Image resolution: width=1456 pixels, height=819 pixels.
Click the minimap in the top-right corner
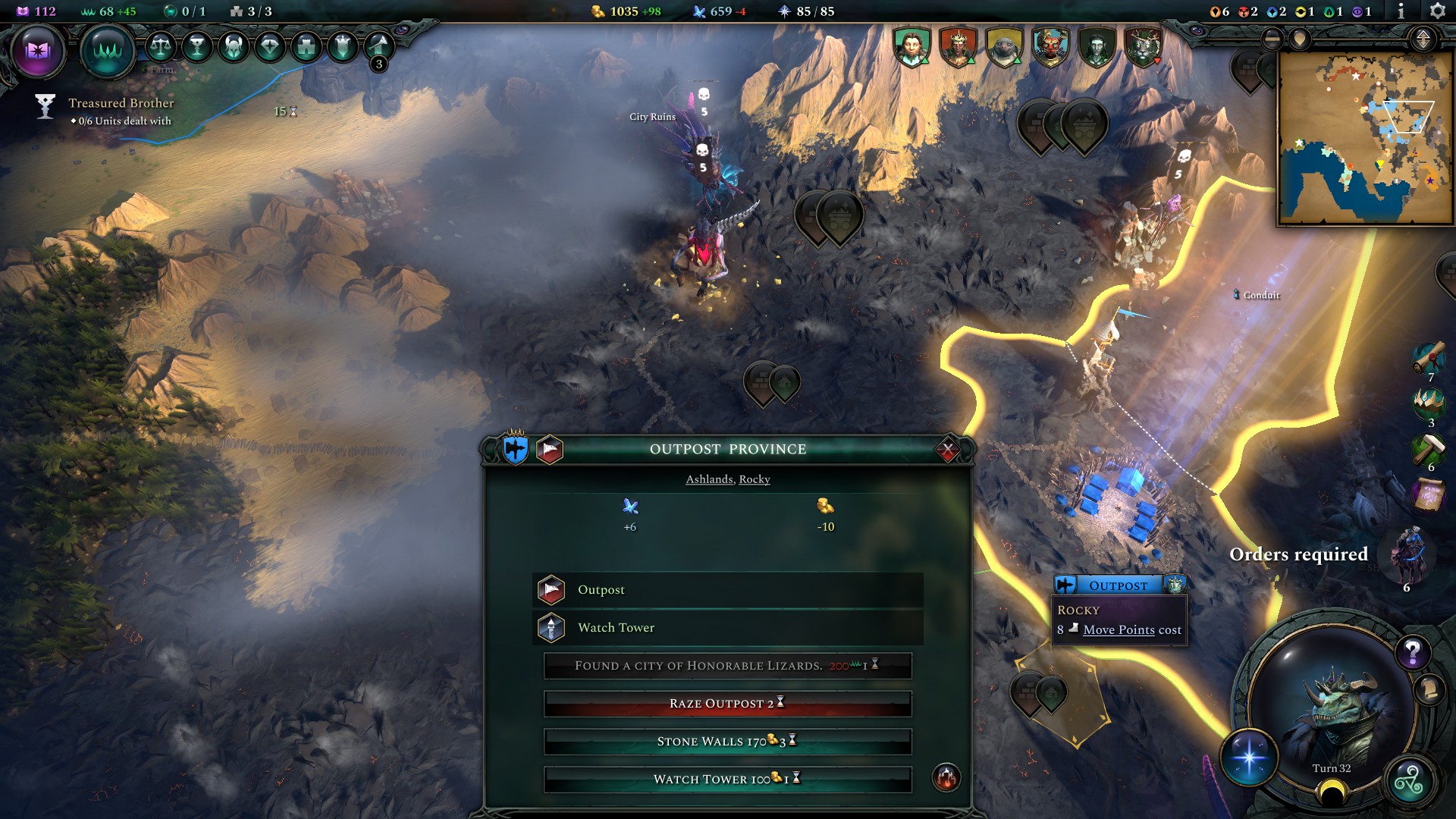1365,136
